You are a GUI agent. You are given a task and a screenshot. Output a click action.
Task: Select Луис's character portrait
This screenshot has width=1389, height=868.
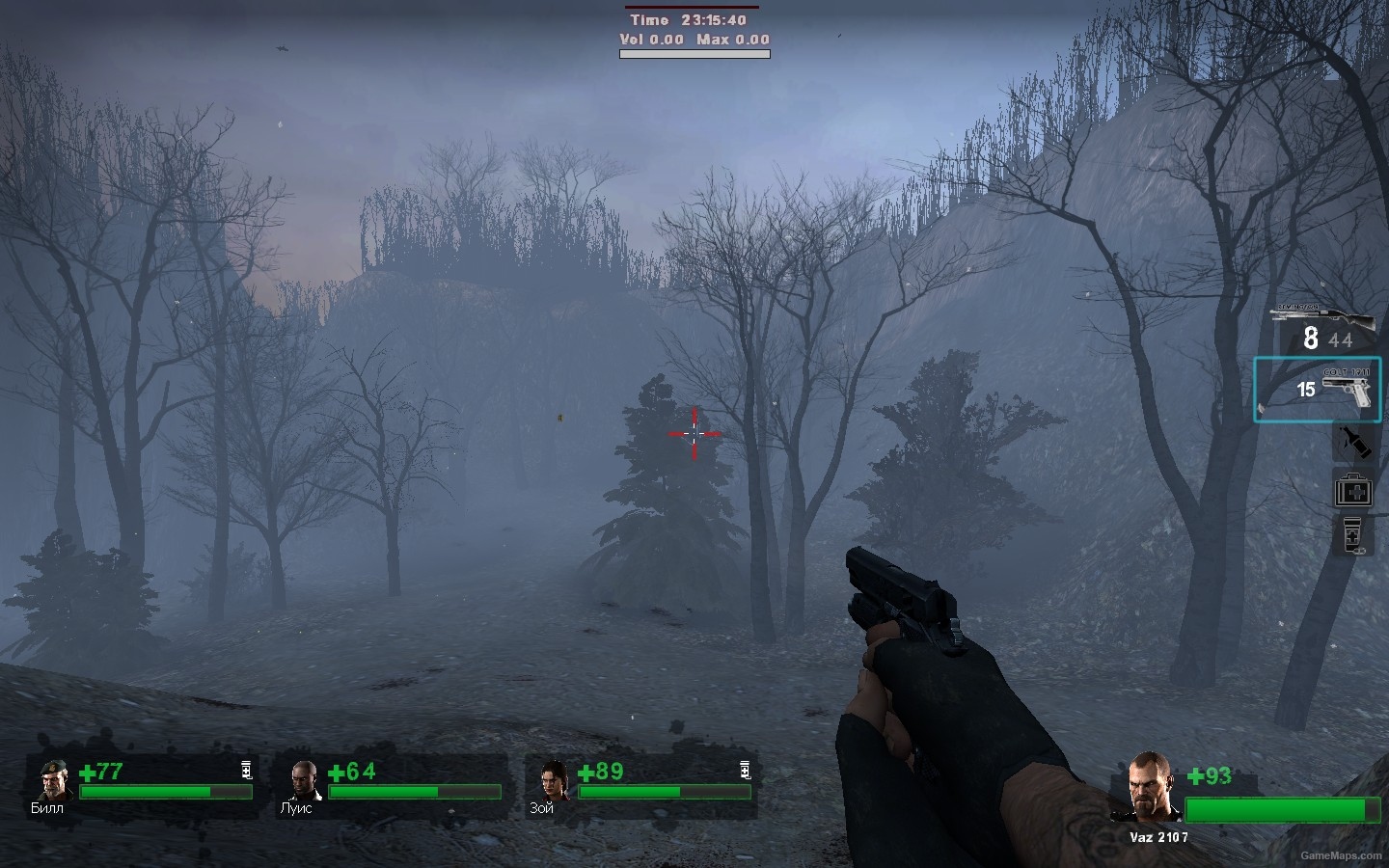[302, 781]
